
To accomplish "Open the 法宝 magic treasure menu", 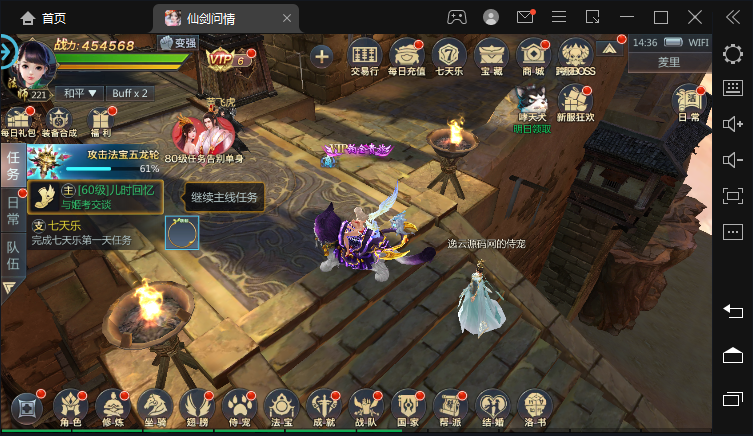I will pyautogui.click(x=281, y=409).
